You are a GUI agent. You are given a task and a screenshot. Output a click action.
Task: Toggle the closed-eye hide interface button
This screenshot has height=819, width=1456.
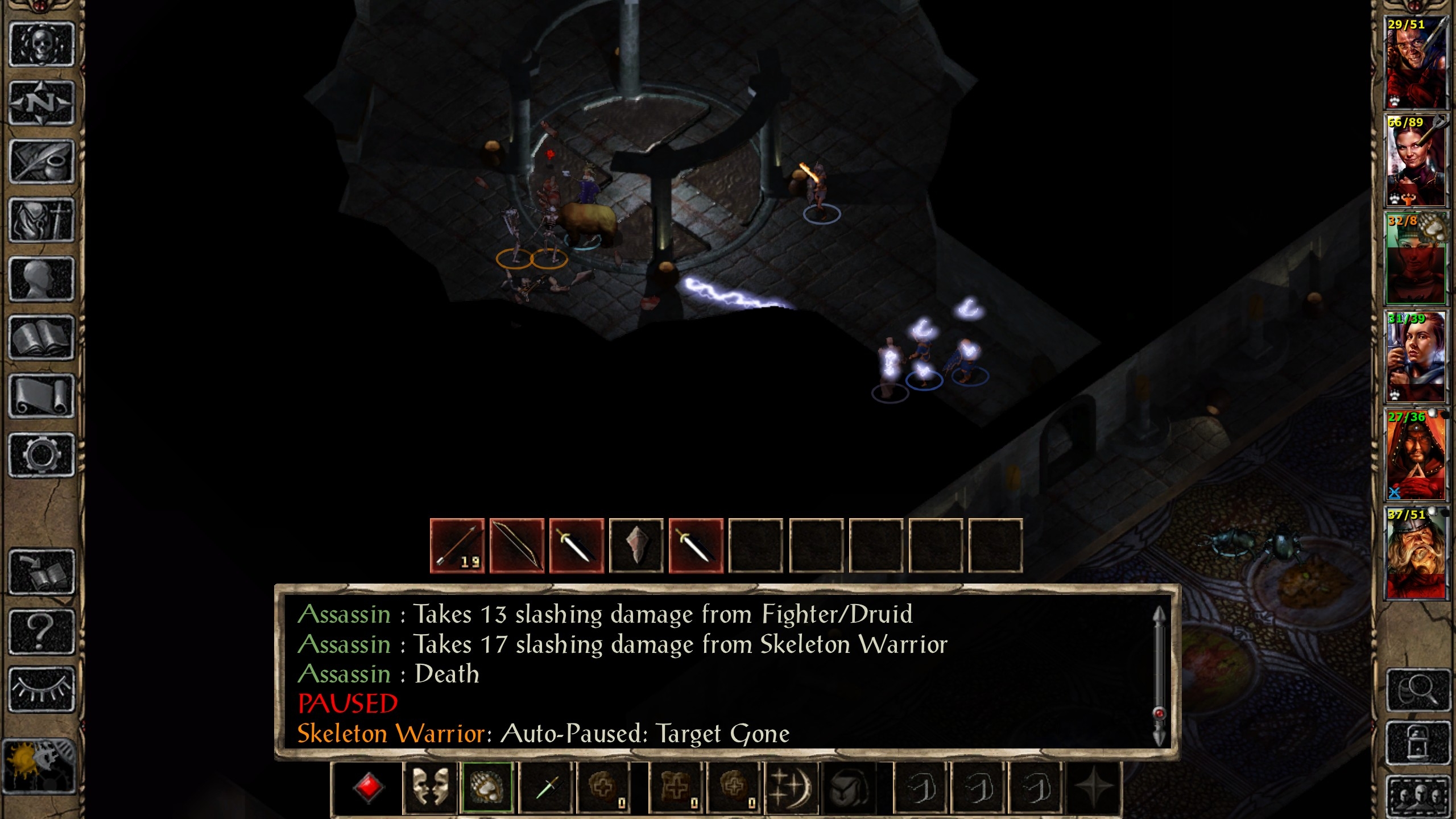point(42,689)
